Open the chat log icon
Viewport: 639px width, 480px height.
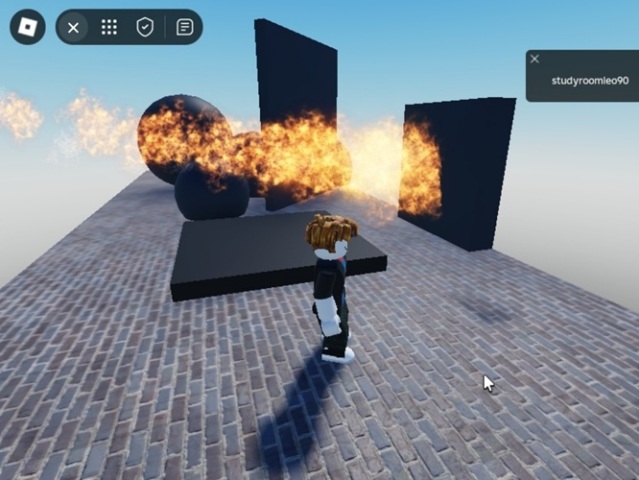coord(184,27)
